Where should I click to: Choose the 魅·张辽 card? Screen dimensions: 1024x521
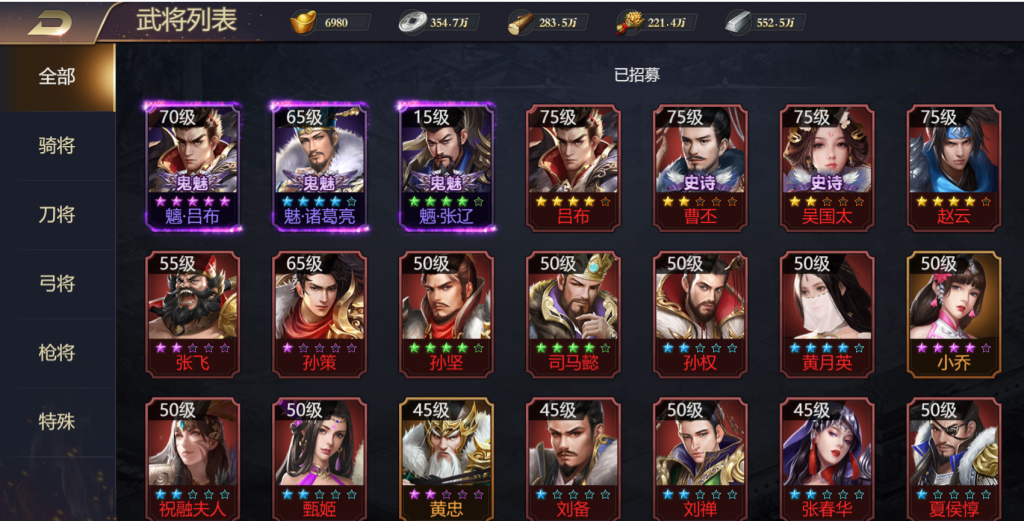[x=447, y=166]
